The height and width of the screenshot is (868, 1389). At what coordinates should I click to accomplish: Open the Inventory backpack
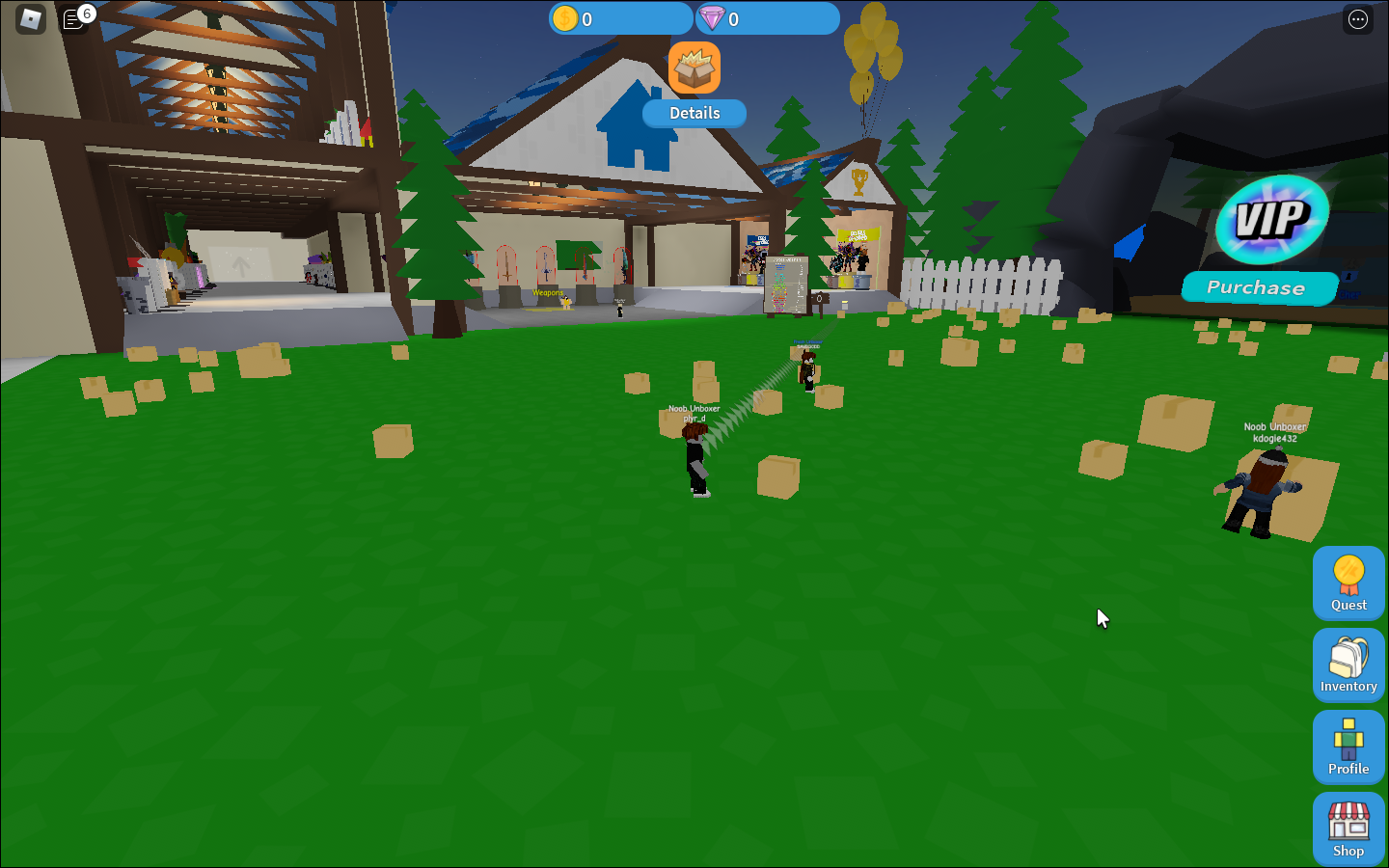[x=1348, y=664]
